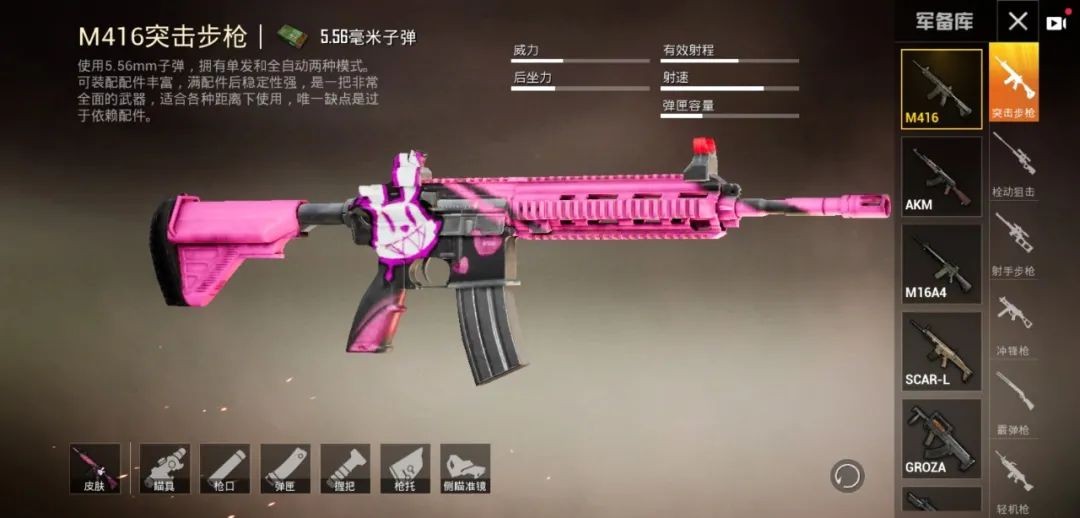Open the 栓动狙击 bolt-action sniper category
Viewport: 1080px width, 518px height.
point(1013,163)
